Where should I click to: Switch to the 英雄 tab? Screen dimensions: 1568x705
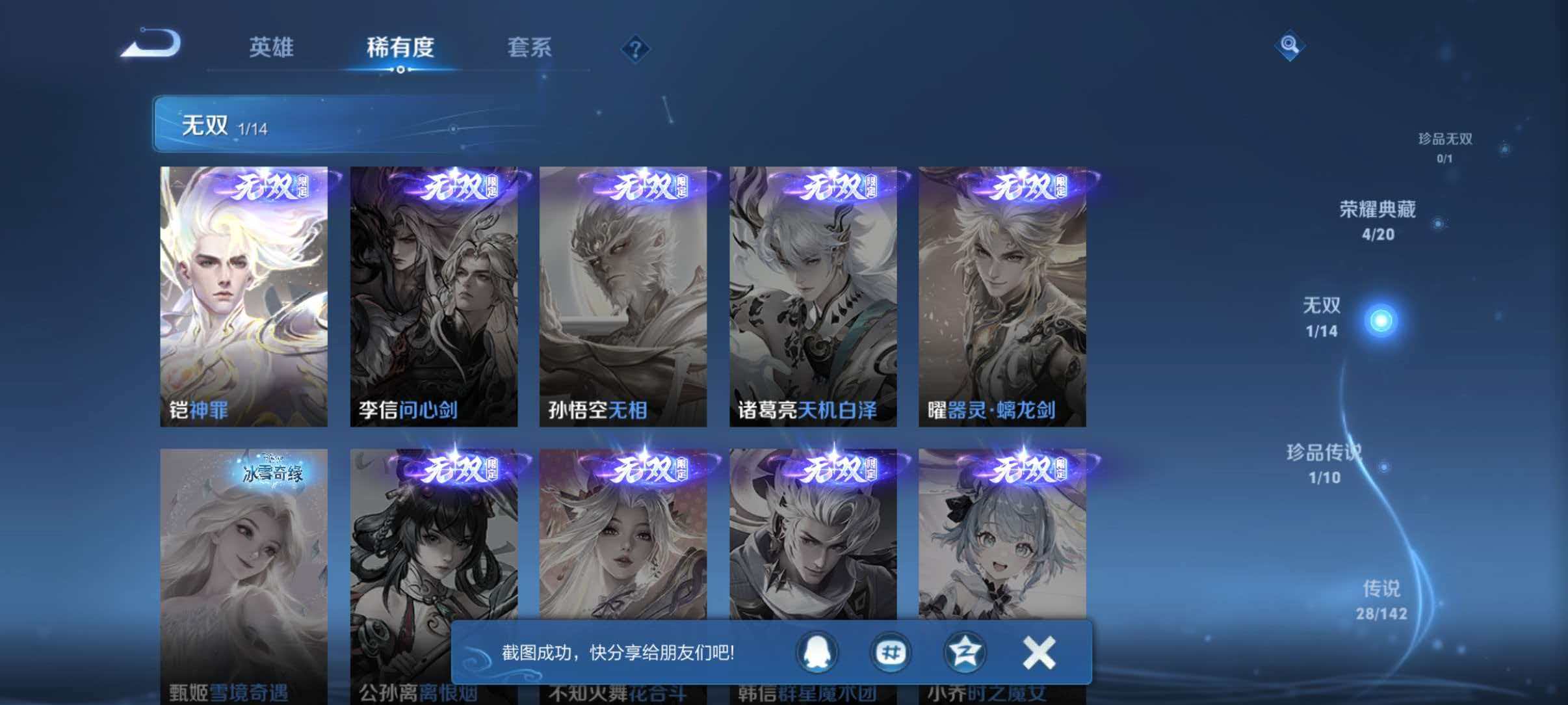tap(272, 47)
